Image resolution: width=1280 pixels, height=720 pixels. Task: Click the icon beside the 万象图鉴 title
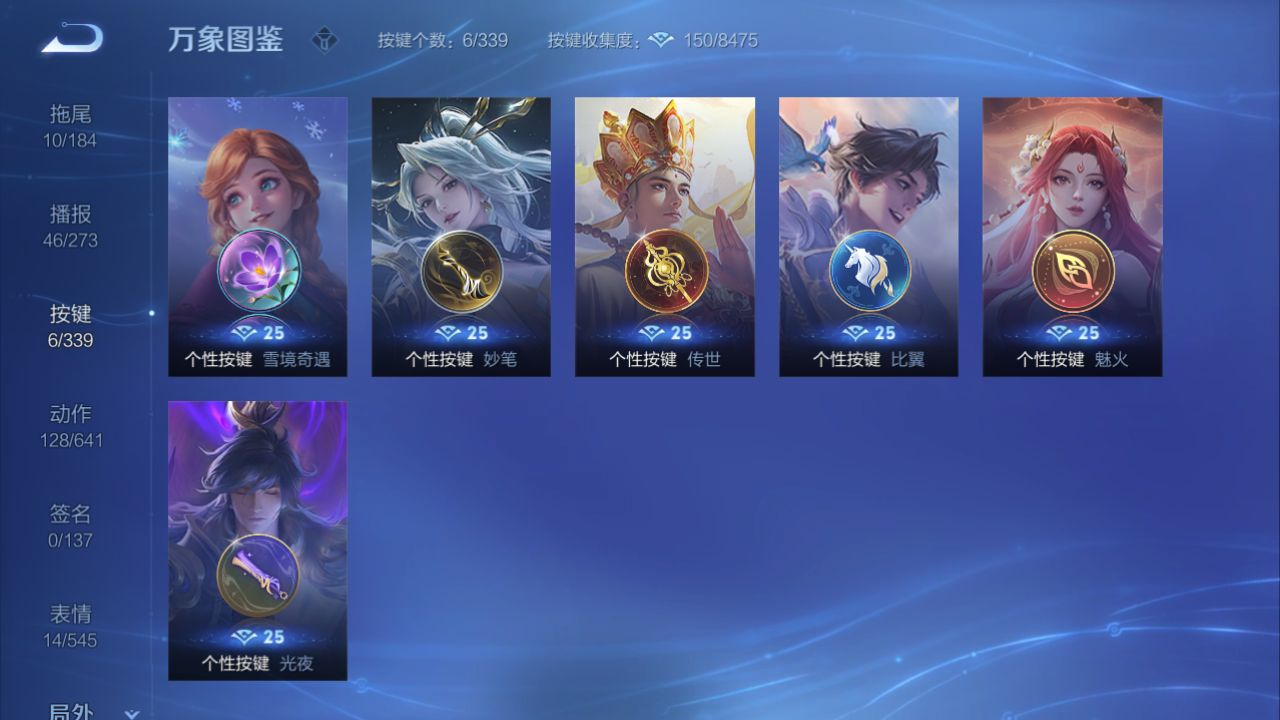325,41
